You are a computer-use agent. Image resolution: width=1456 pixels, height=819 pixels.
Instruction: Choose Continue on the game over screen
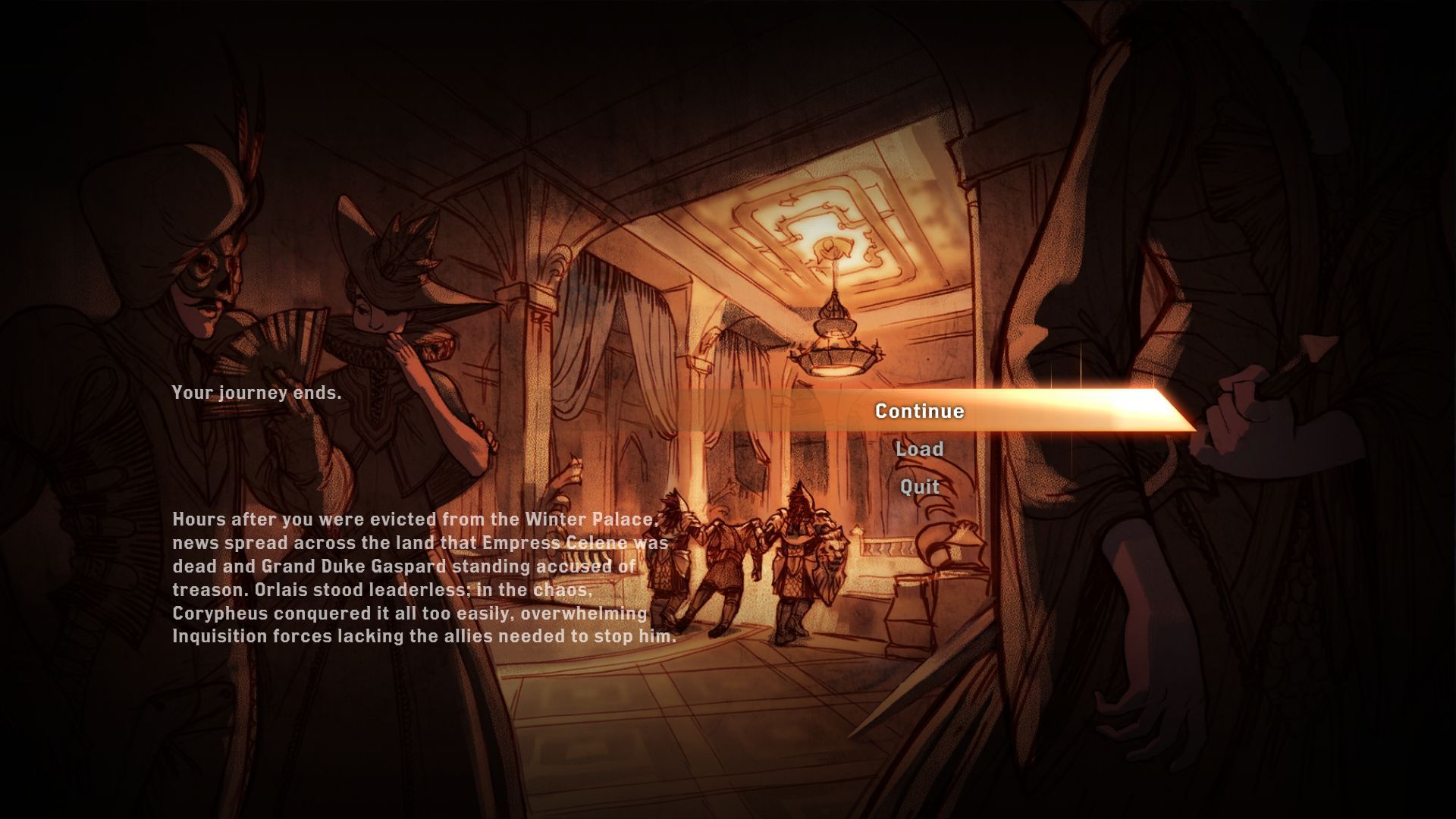pos(919,411)
